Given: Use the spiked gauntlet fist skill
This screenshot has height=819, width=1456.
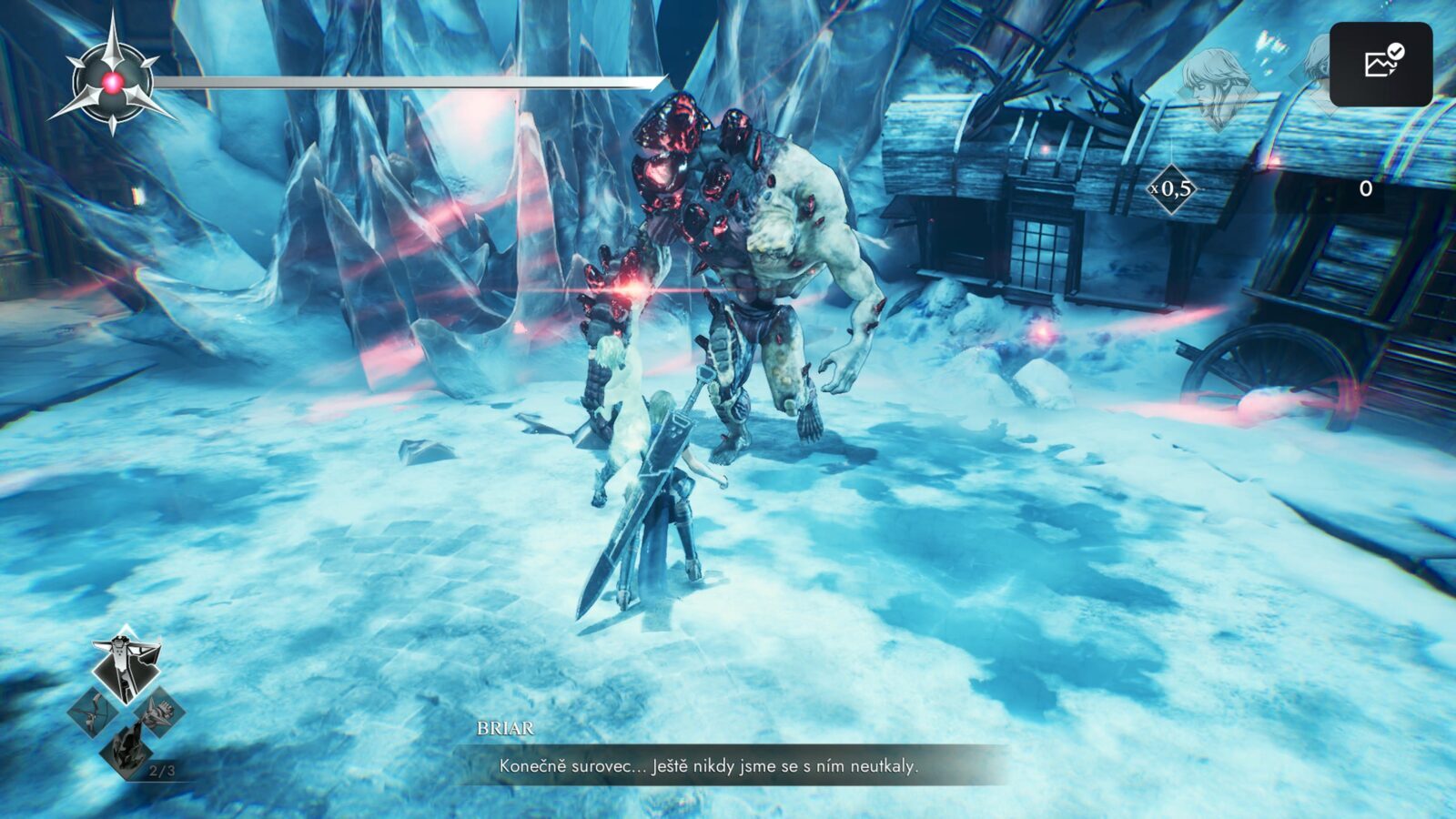Looking at the screenshot, I should 159,712.
